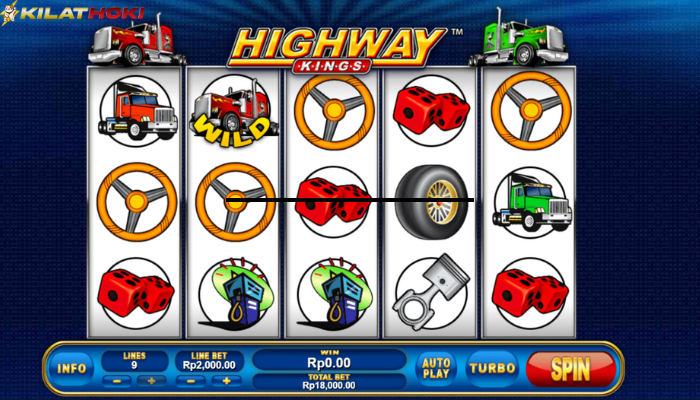Raise the line bet amount
The height and width of the screenshot is (400, 700).
227,381
